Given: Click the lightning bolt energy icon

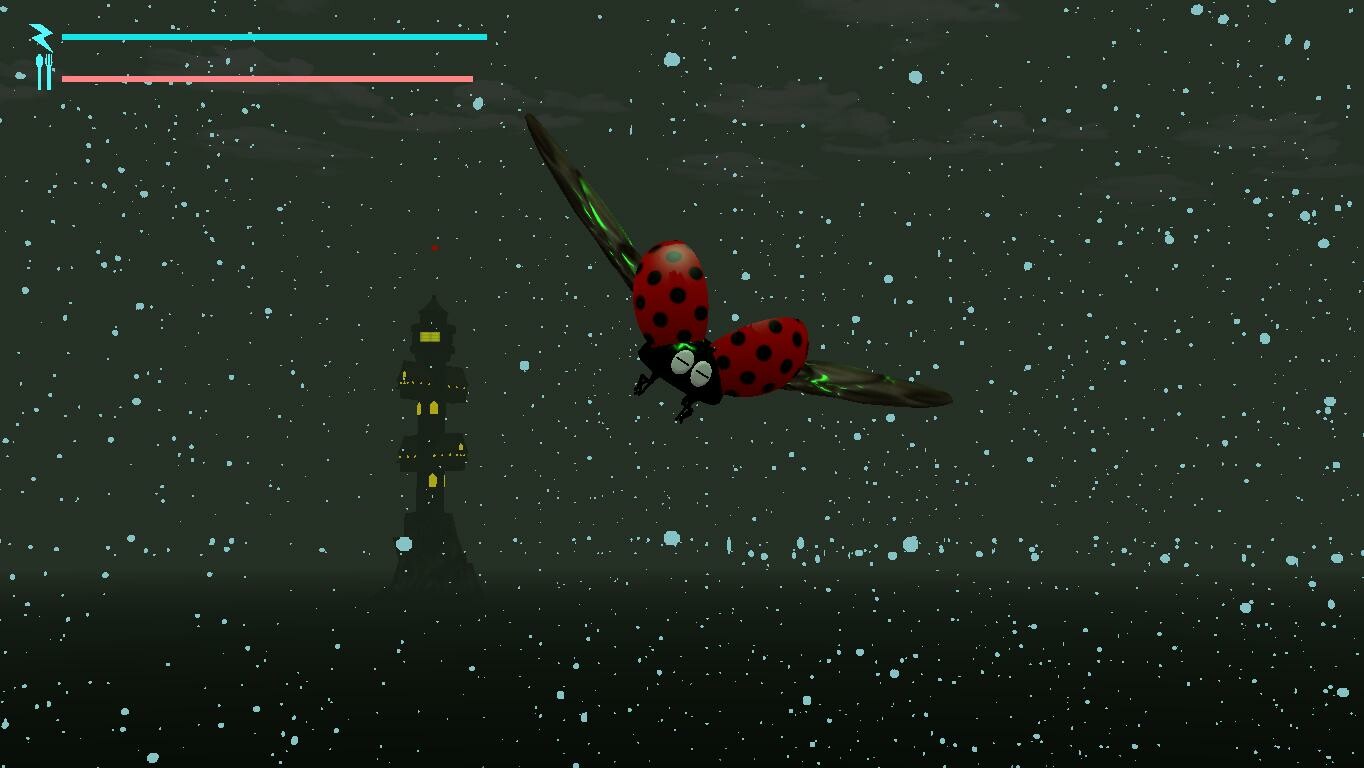Looking at the screenshot, I should point(41,36).
